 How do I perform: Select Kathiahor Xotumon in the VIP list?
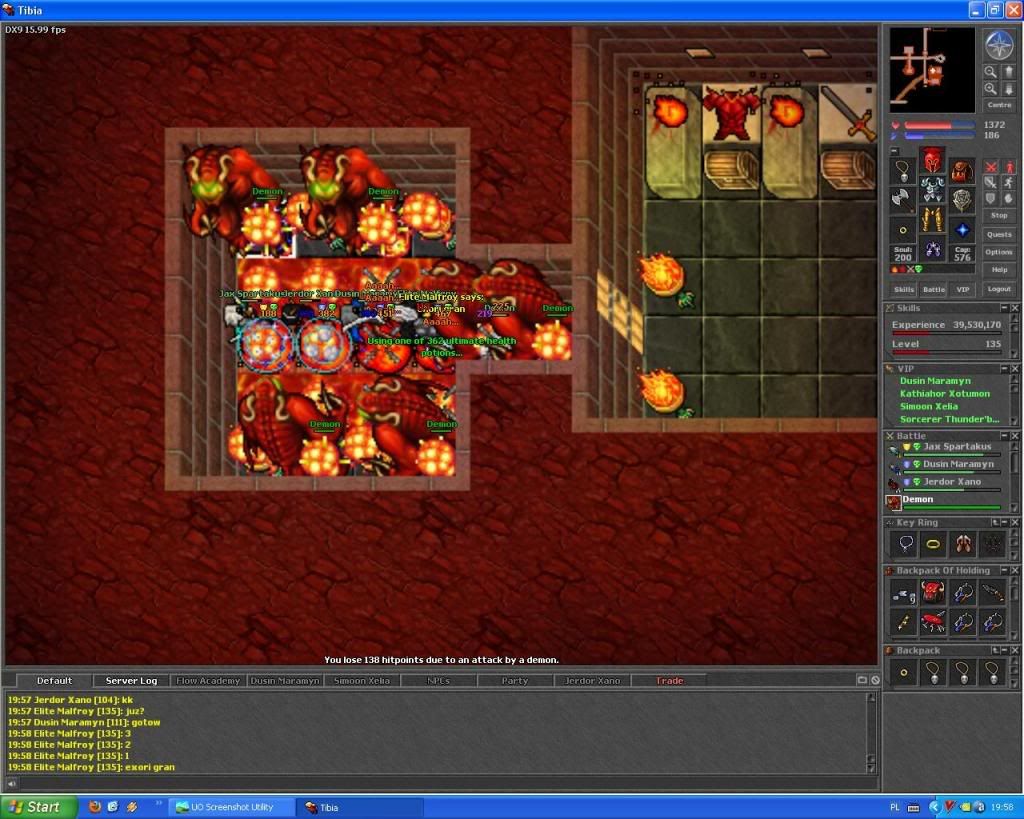[x=944, y=394]
